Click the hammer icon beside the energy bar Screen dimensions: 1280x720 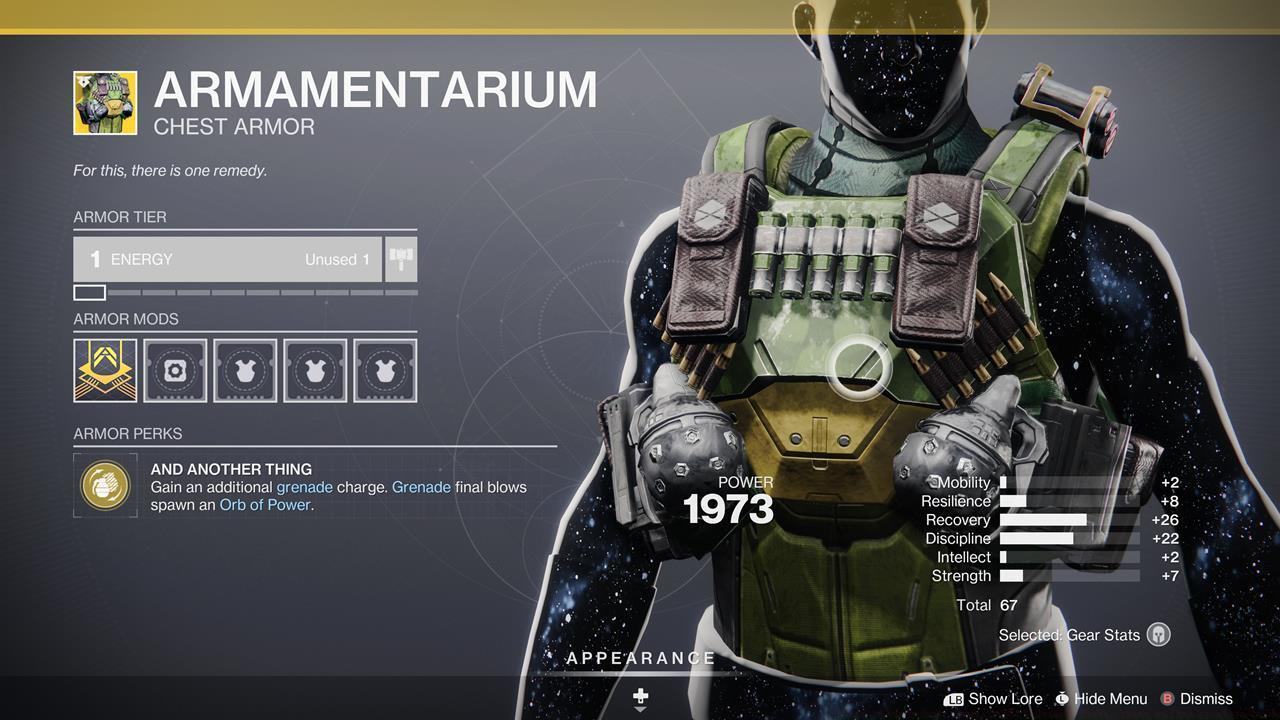[x=400, y=258]
